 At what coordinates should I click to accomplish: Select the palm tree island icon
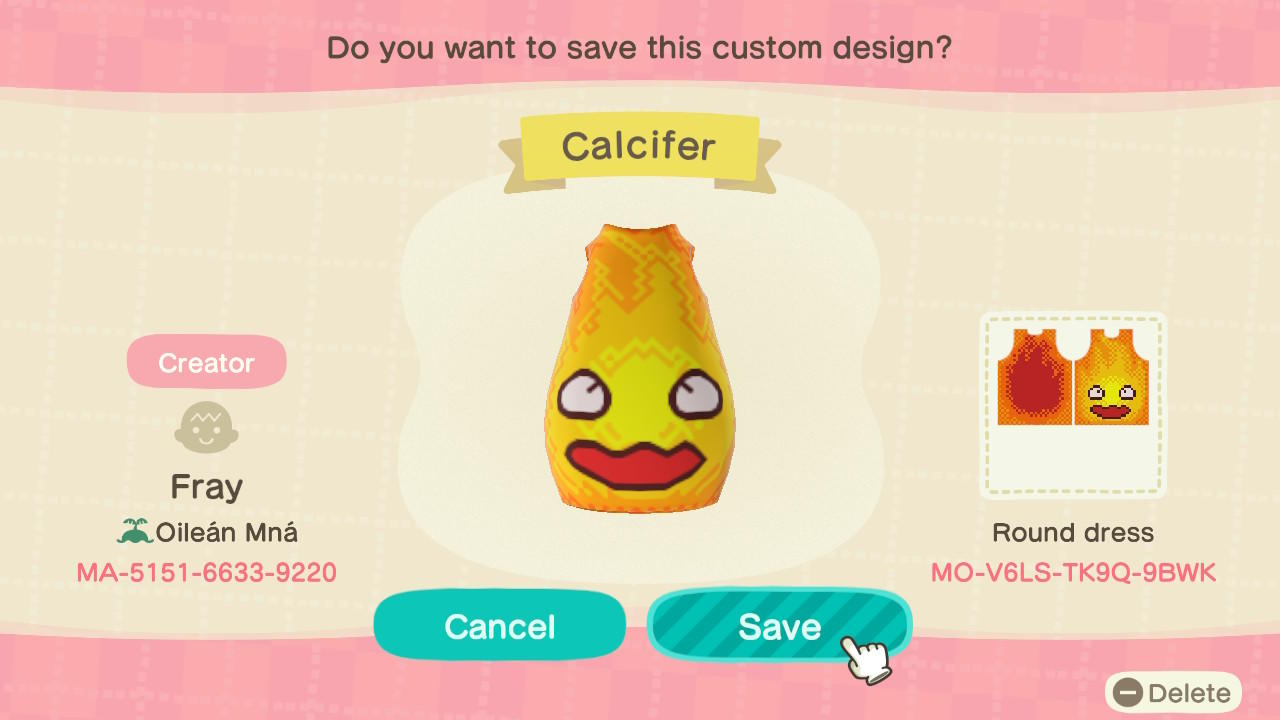coord(135,533)
